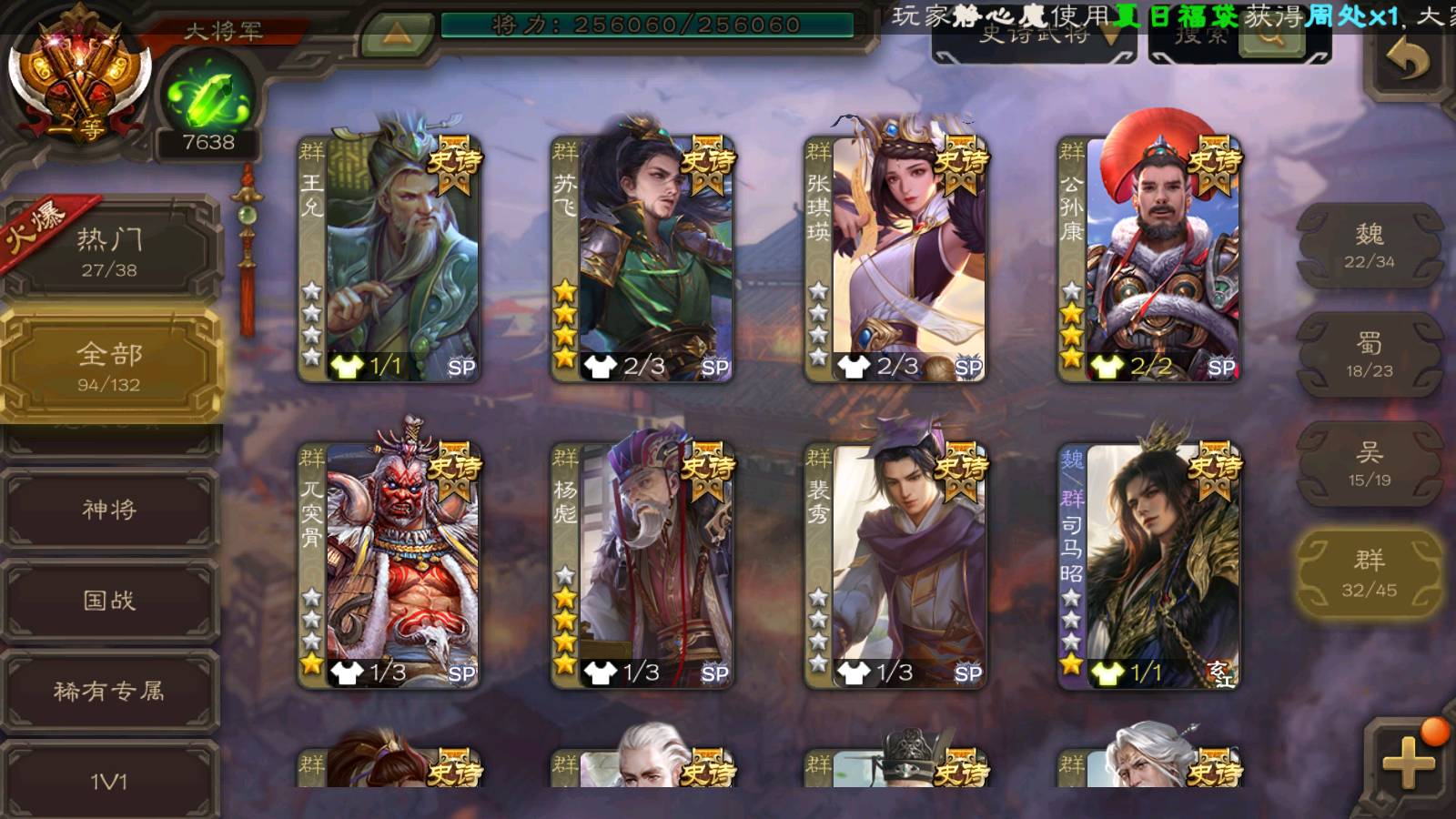Select the 王允 hero card
This screenshot has height=819, width=1456.
coord(391,259)
